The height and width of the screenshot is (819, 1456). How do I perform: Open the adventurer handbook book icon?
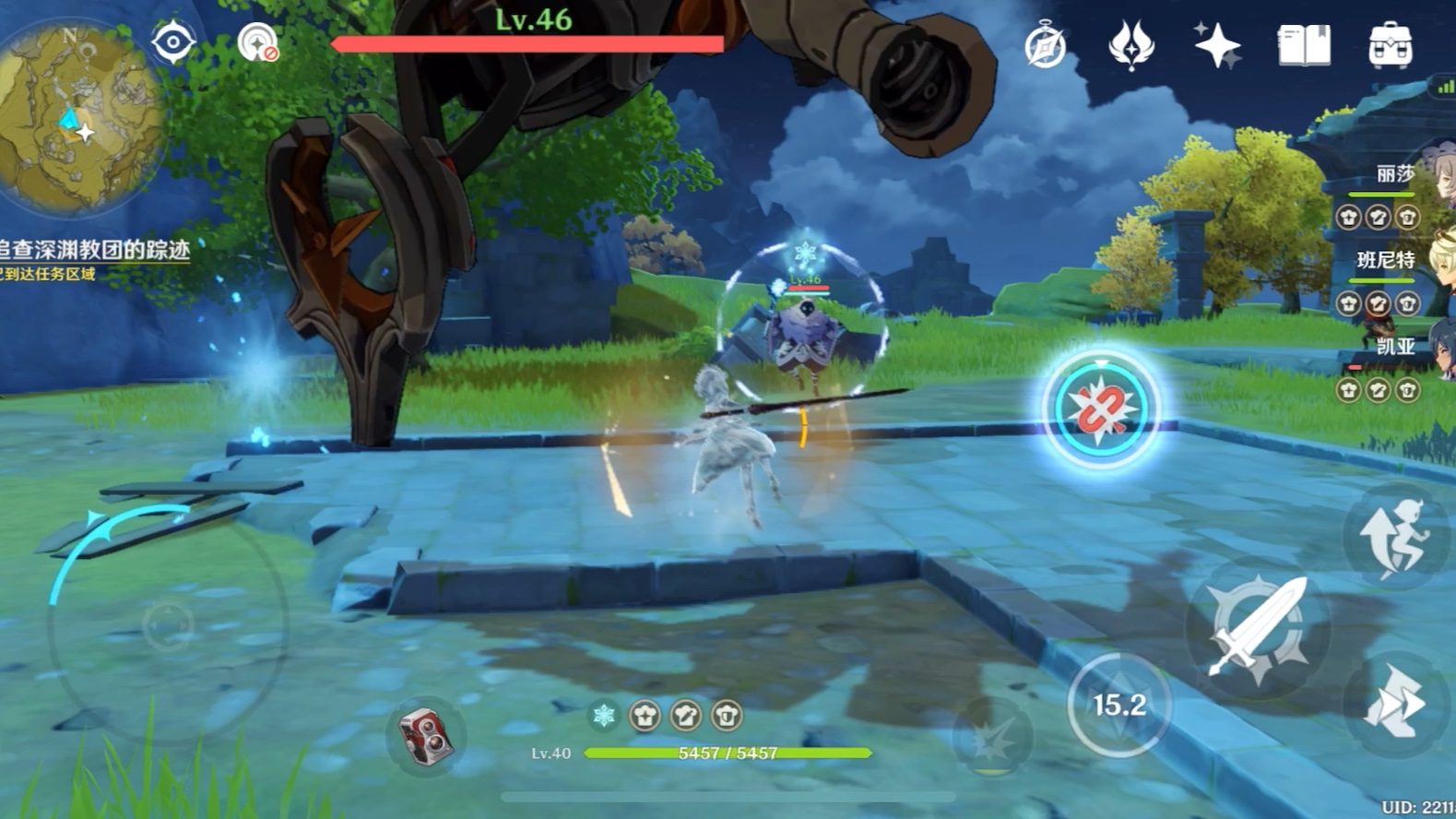click(x=1304, y=44)
